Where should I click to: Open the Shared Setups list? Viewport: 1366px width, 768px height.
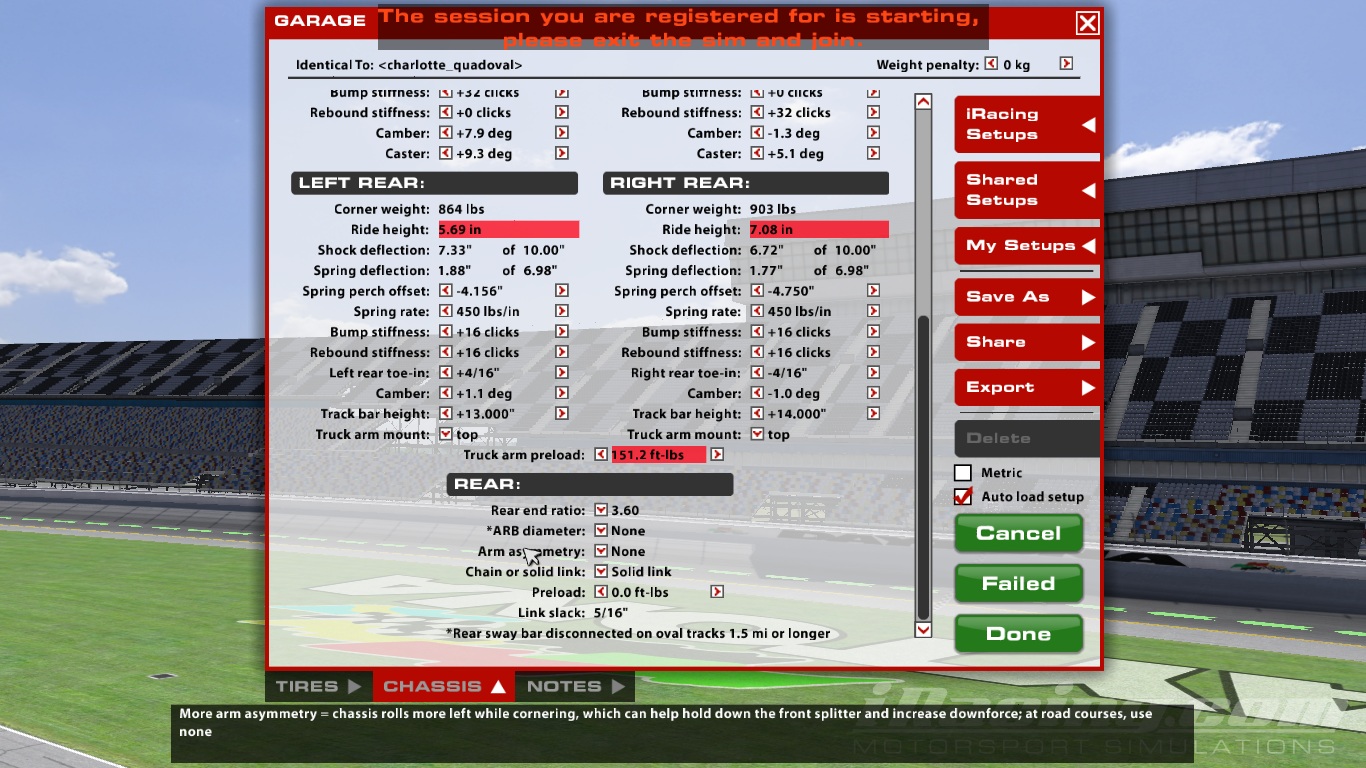[1027, 190]
